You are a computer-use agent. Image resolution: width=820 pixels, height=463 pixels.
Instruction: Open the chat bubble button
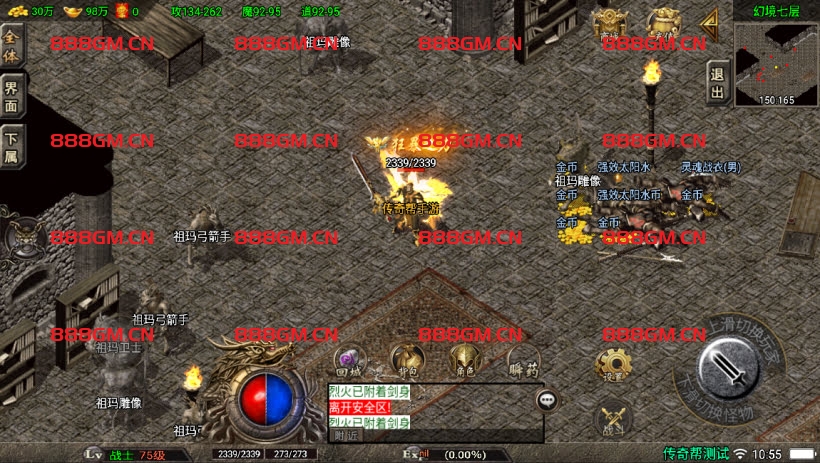click(x=547, y=400)
